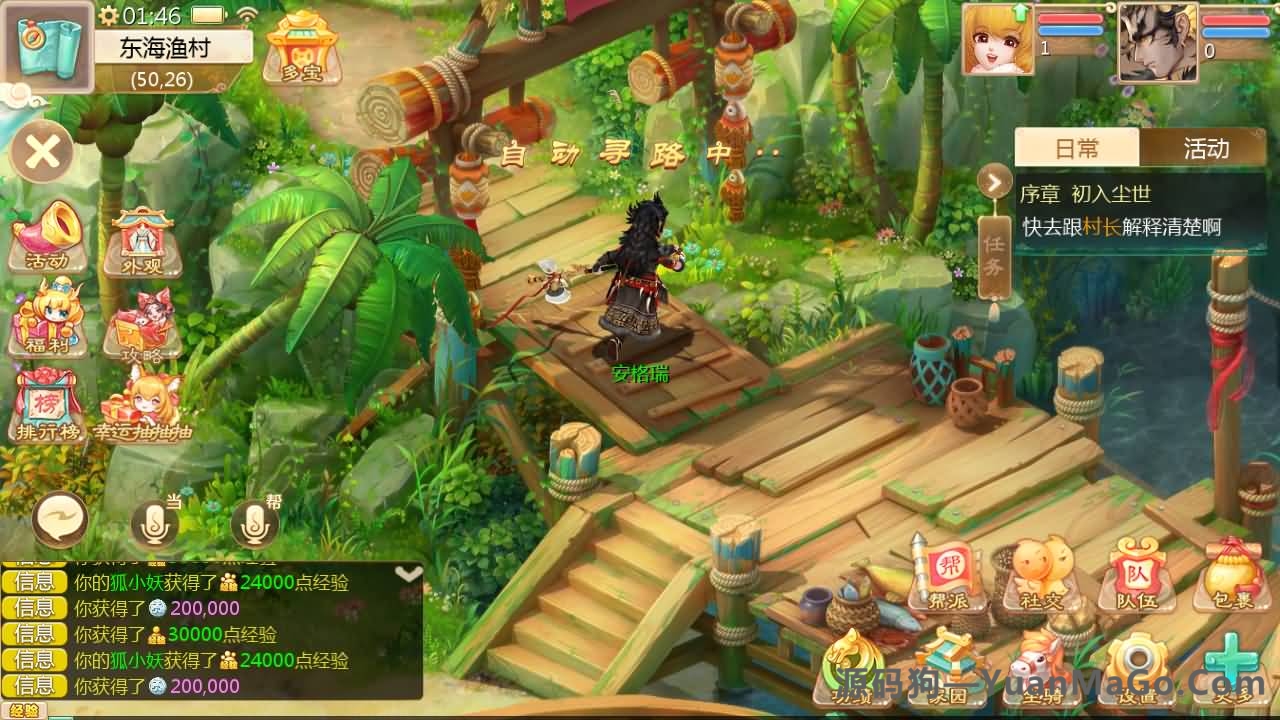Image resolution: width=1280 pixels, height=720 pixels.
Task: Select the blonde character portrait
Action: (998, 40)
